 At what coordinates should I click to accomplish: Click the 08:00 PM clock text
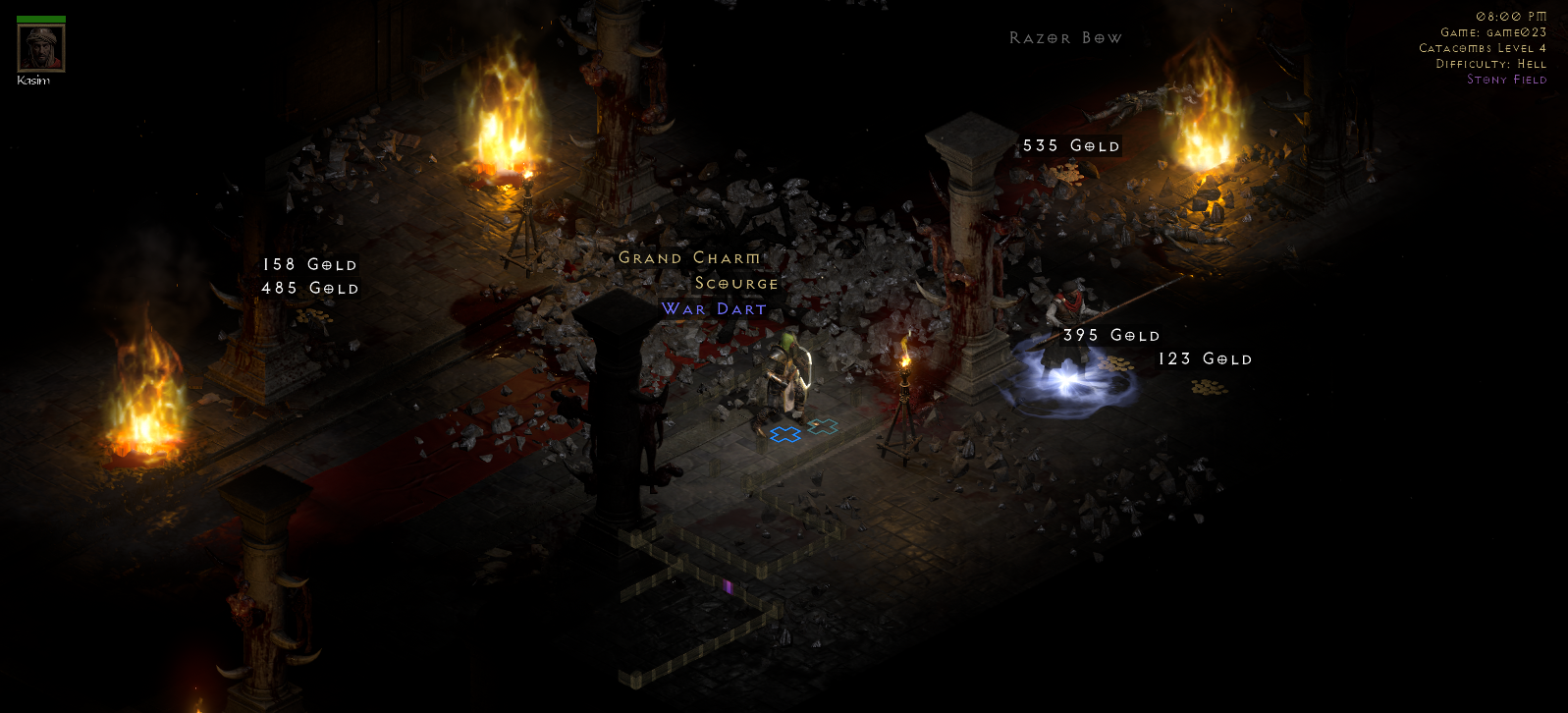[1512, 16]
